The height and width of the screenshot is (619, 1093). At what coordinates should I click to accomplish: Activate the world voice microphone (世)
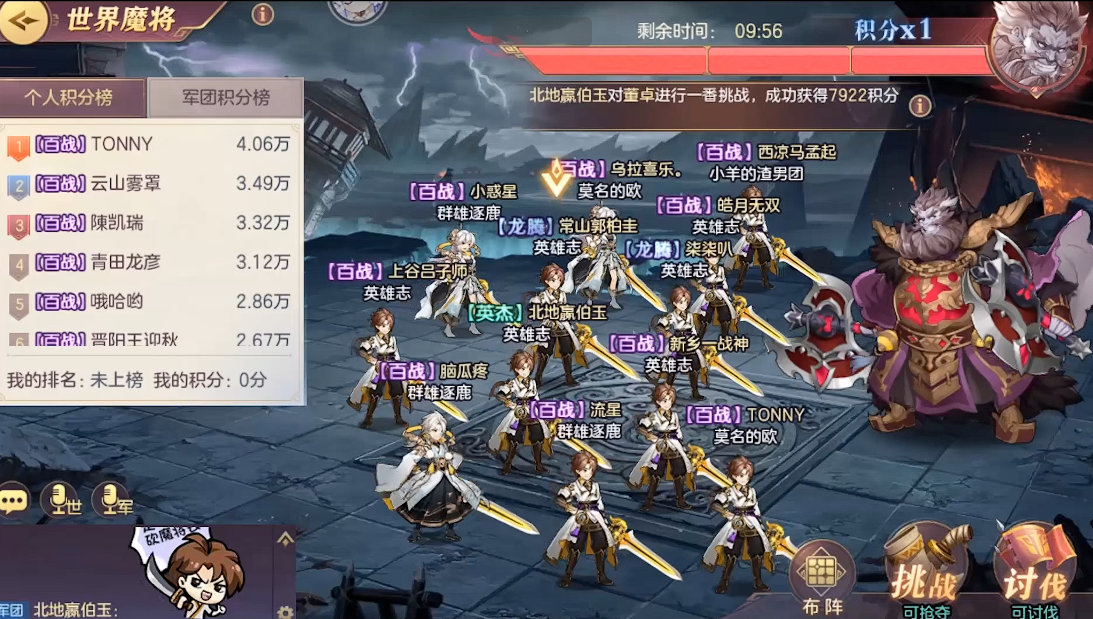click(59, 499)
